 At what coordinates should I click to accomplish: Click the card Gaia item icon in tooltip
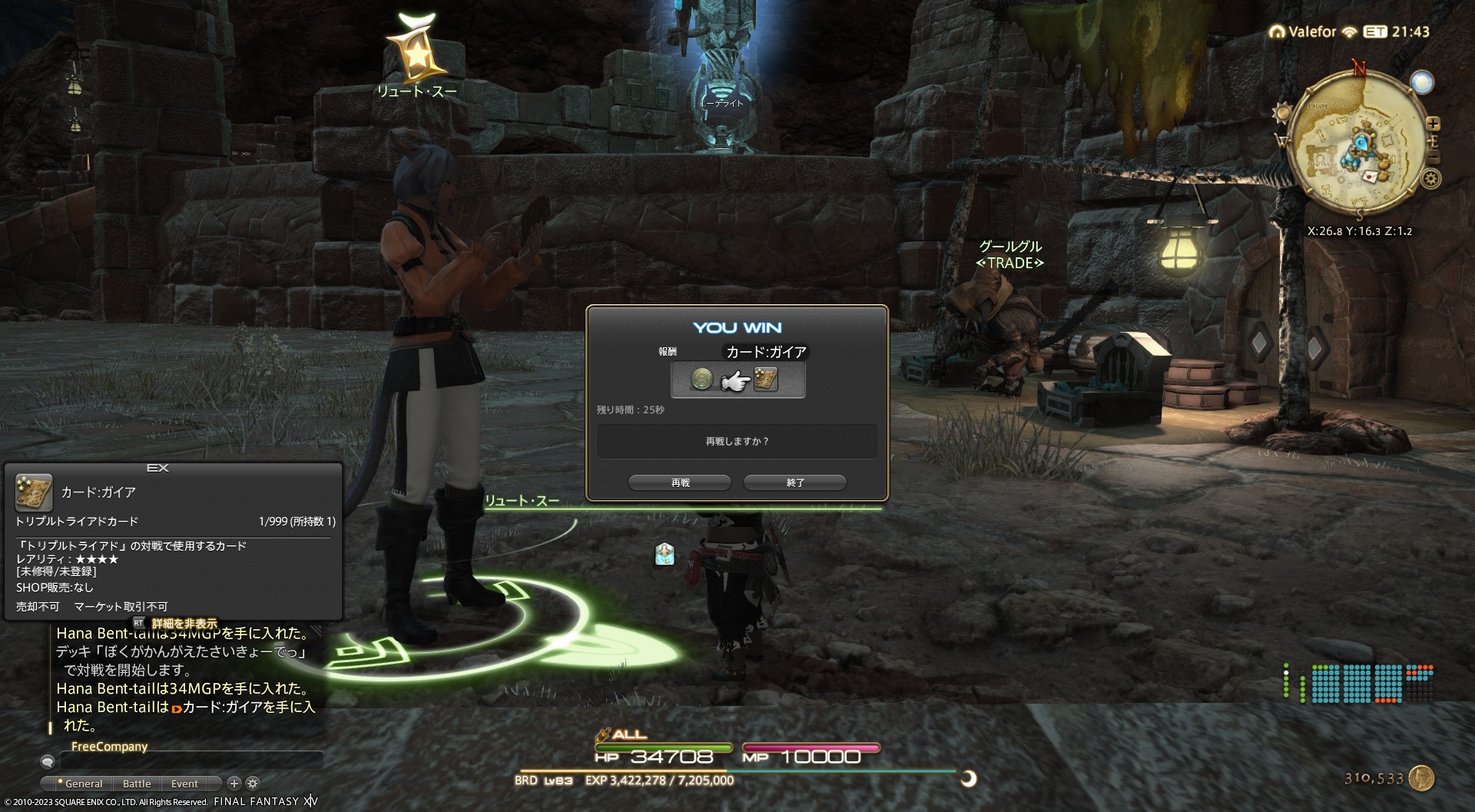[x=34, y=492]
